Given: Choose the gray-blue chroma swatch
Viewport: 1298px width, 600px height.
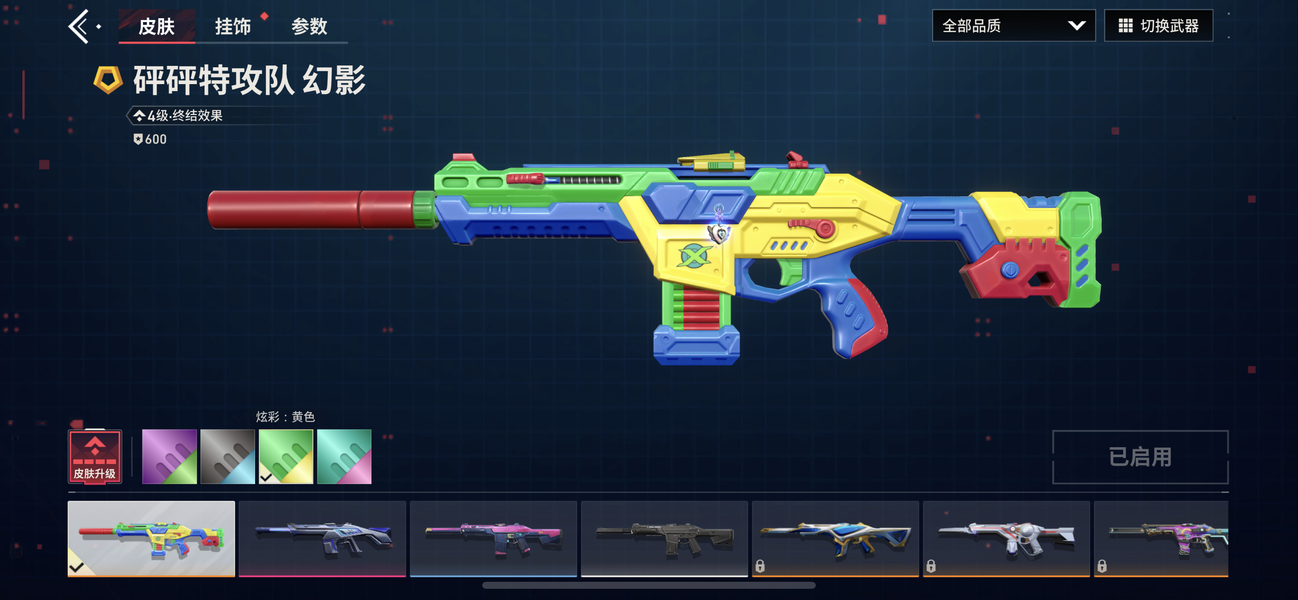Looking at the screenshot, I should [228, 457].
